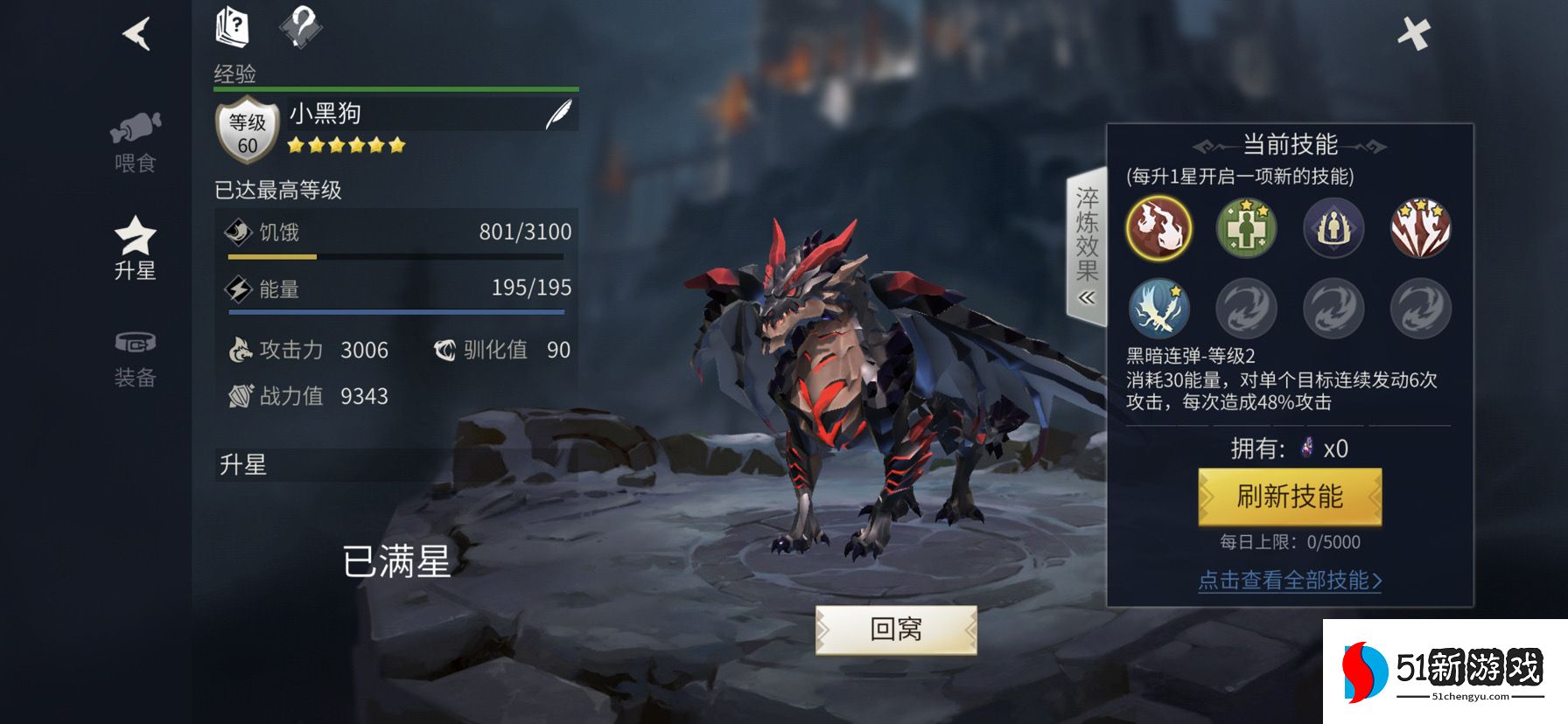Click the pencil icon to rename 小黑狗
1568x724 pixels.
557,115
